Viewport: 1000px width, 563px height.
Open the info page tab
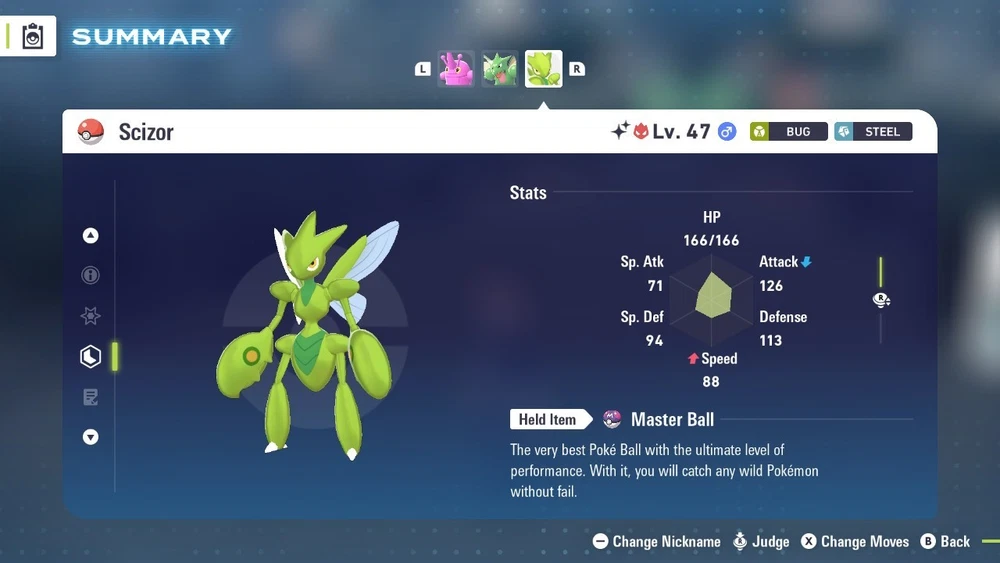(91, 275)
